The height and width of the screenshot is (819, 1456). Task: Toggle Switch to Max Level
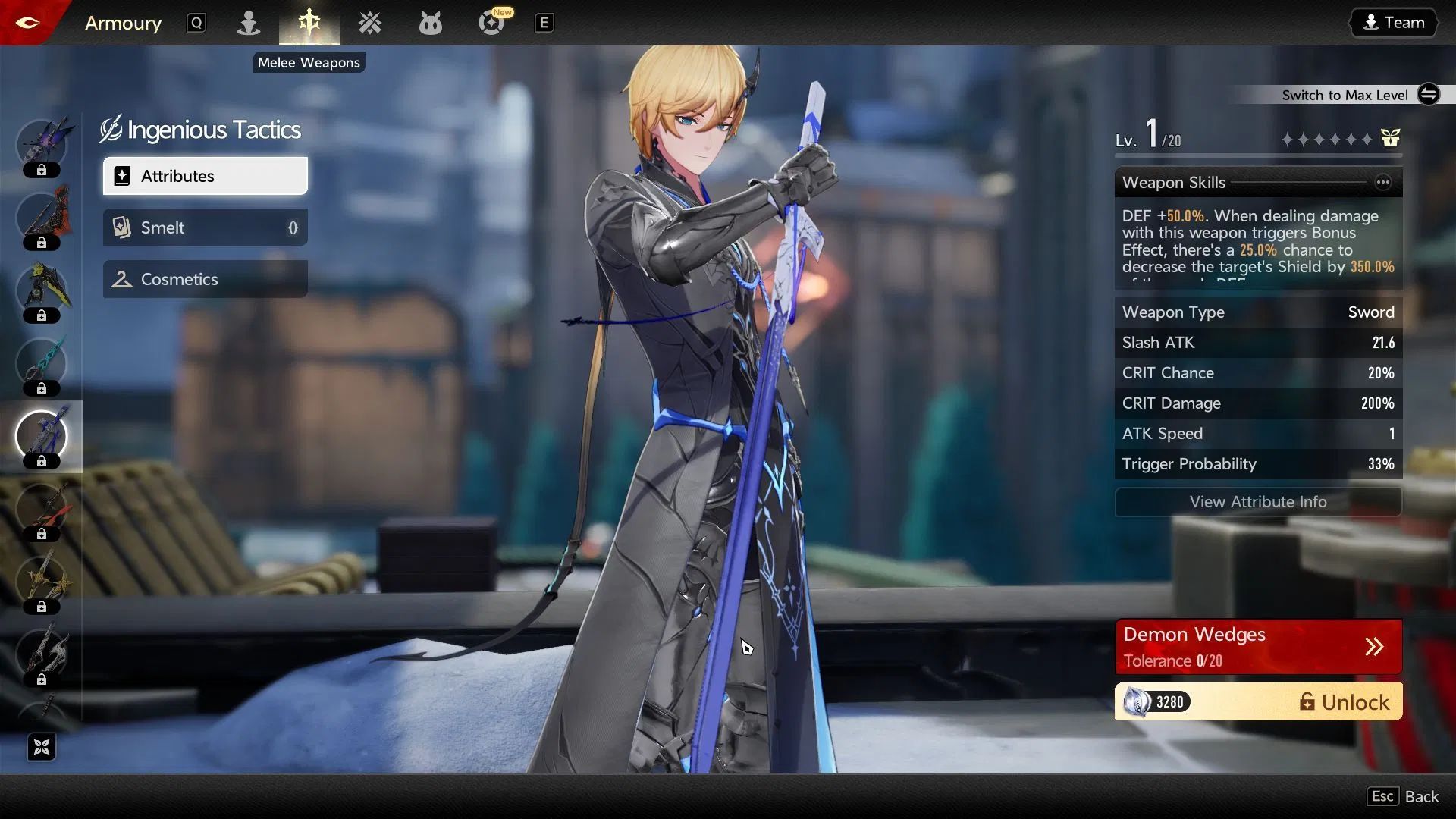(x=1428, y=94)
